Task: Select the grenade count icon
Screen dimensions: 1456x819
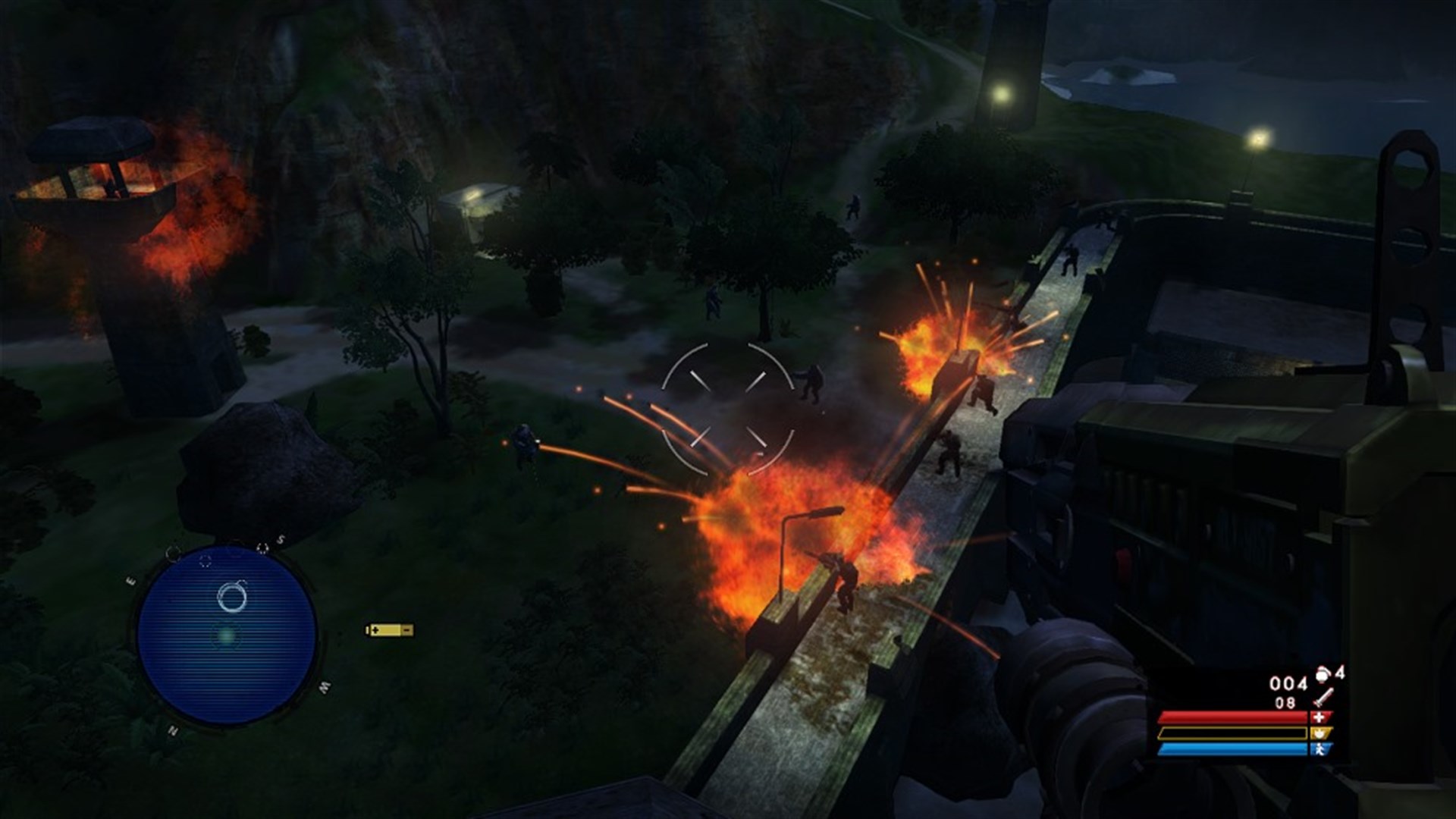Action: (x=1323, y=675)
